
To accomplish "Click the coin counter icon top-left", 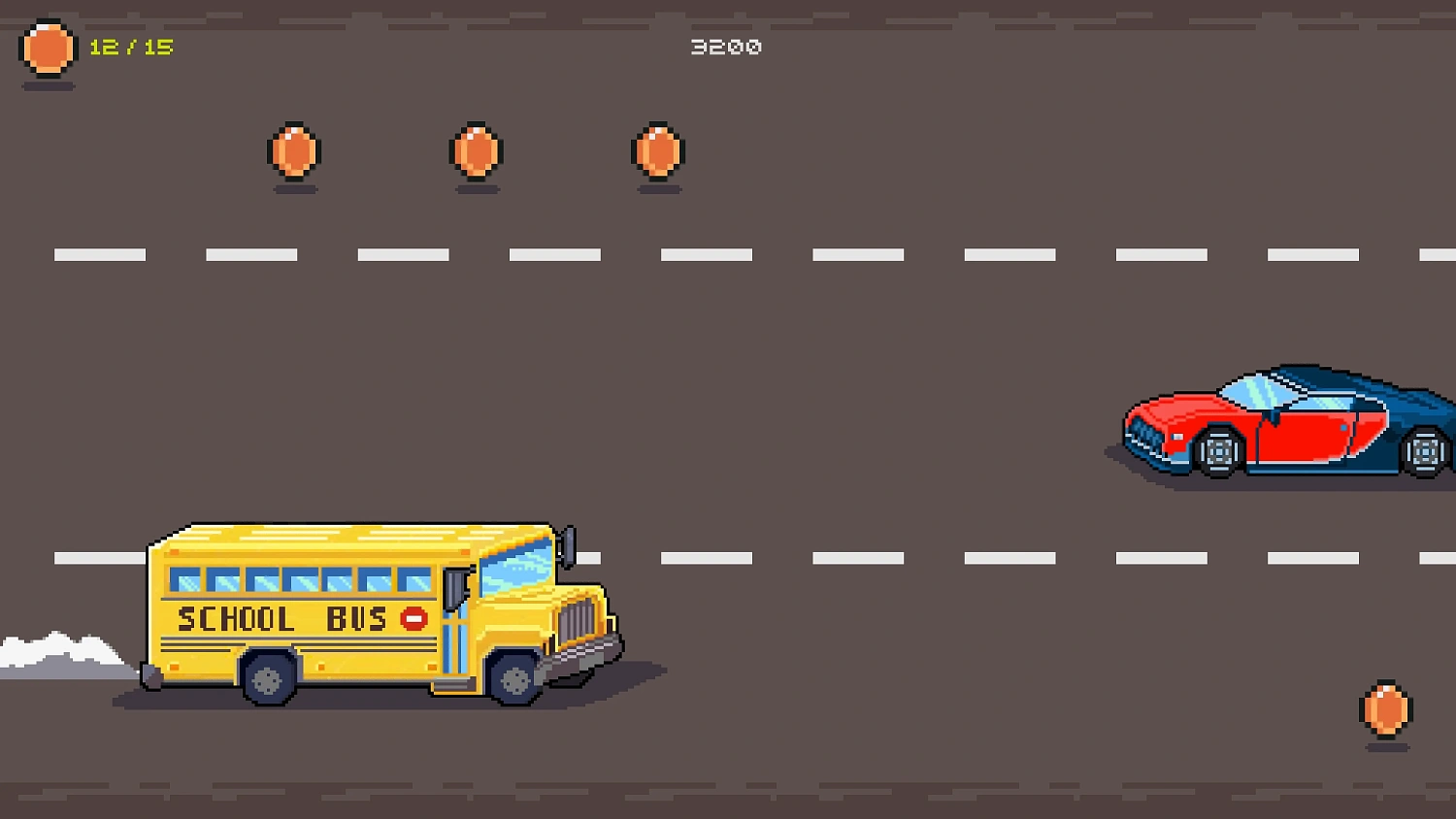I will [48, 48].
